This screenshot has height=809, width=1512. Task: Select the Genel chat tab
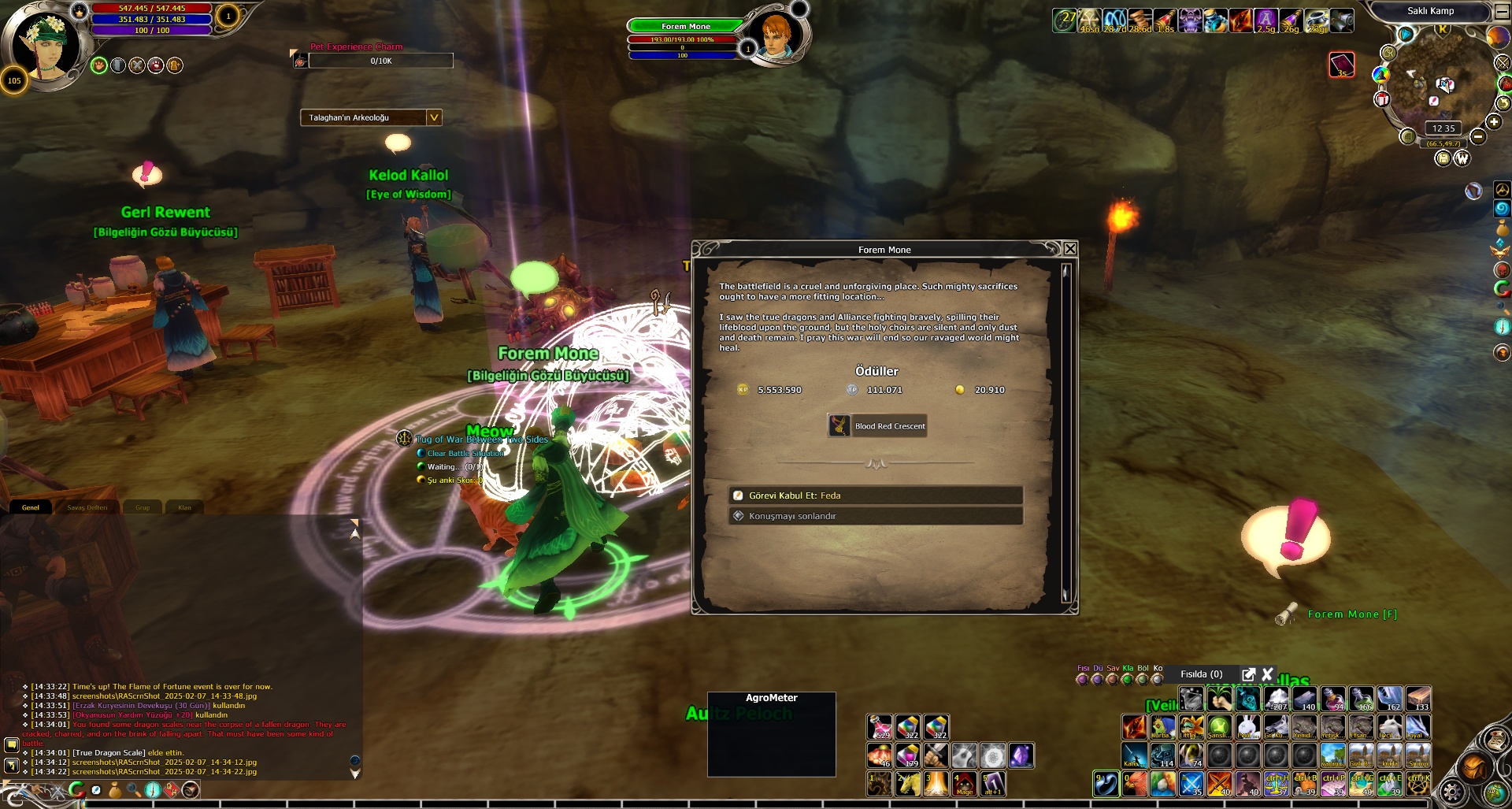(30, 507)
